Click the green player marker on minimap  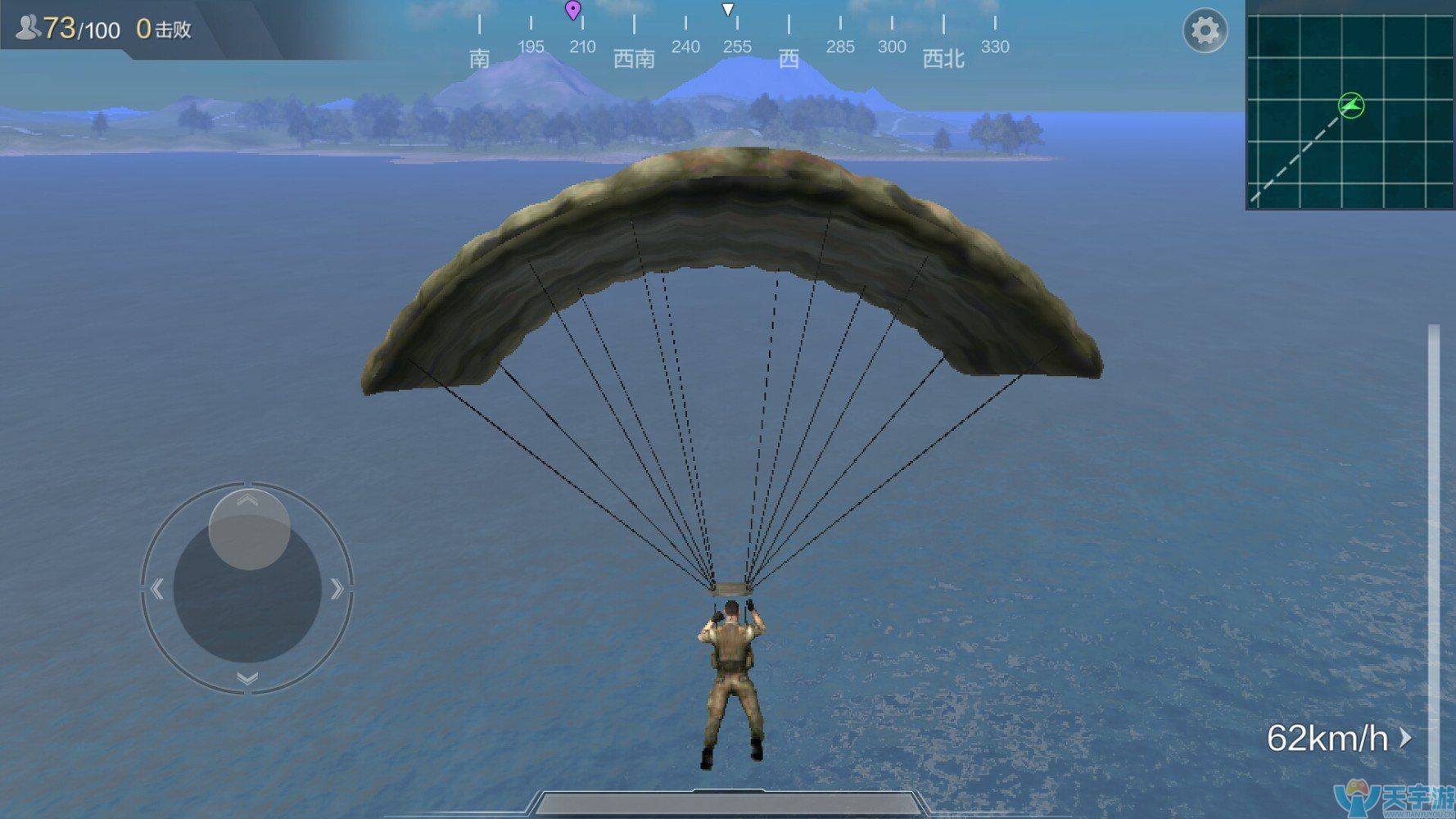pyautogui.click(x=1350, y=105)
